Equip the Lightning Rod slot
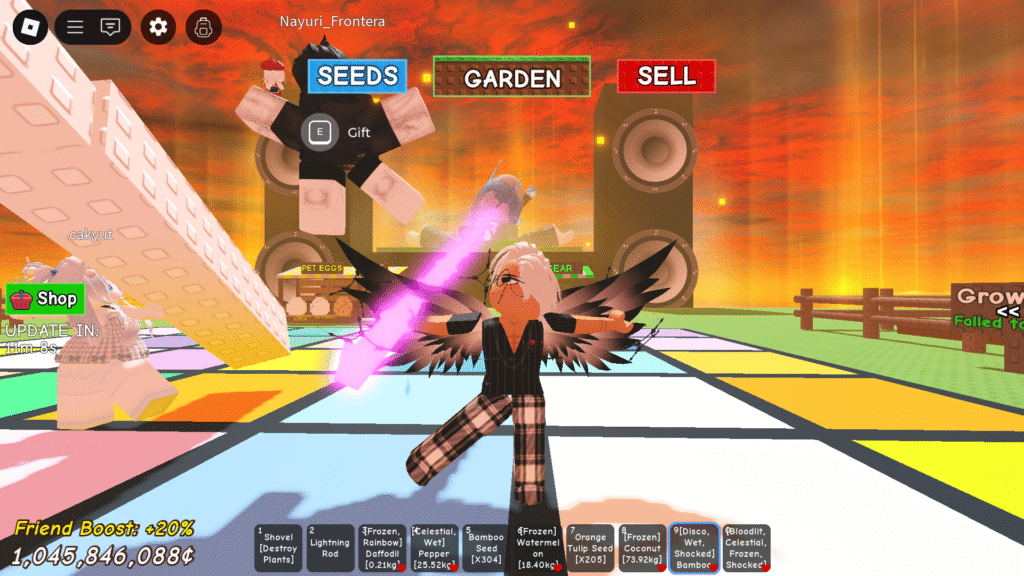The height and width of the screenshot is (576, 1024). pos(330,548)
